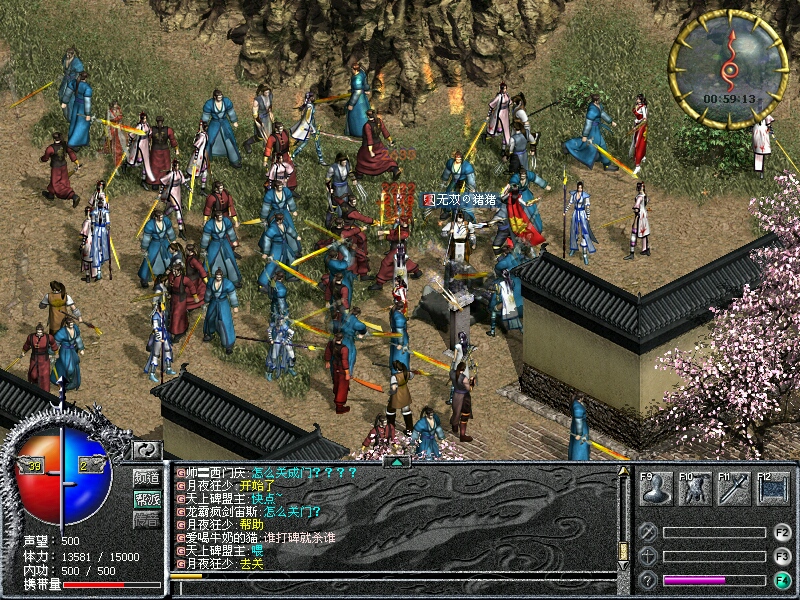Click the round F2 button
Screen dimensions: 800x600
[x=782, y=532]
